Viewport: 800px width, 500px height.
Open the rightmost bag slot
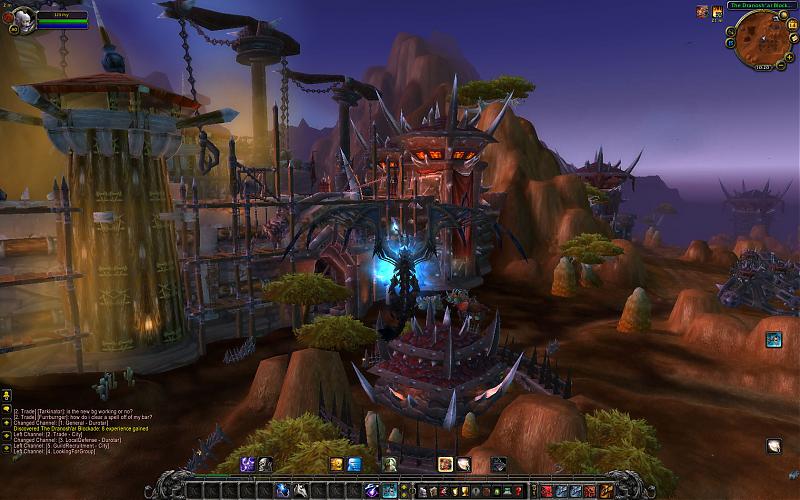click(606, 490)
